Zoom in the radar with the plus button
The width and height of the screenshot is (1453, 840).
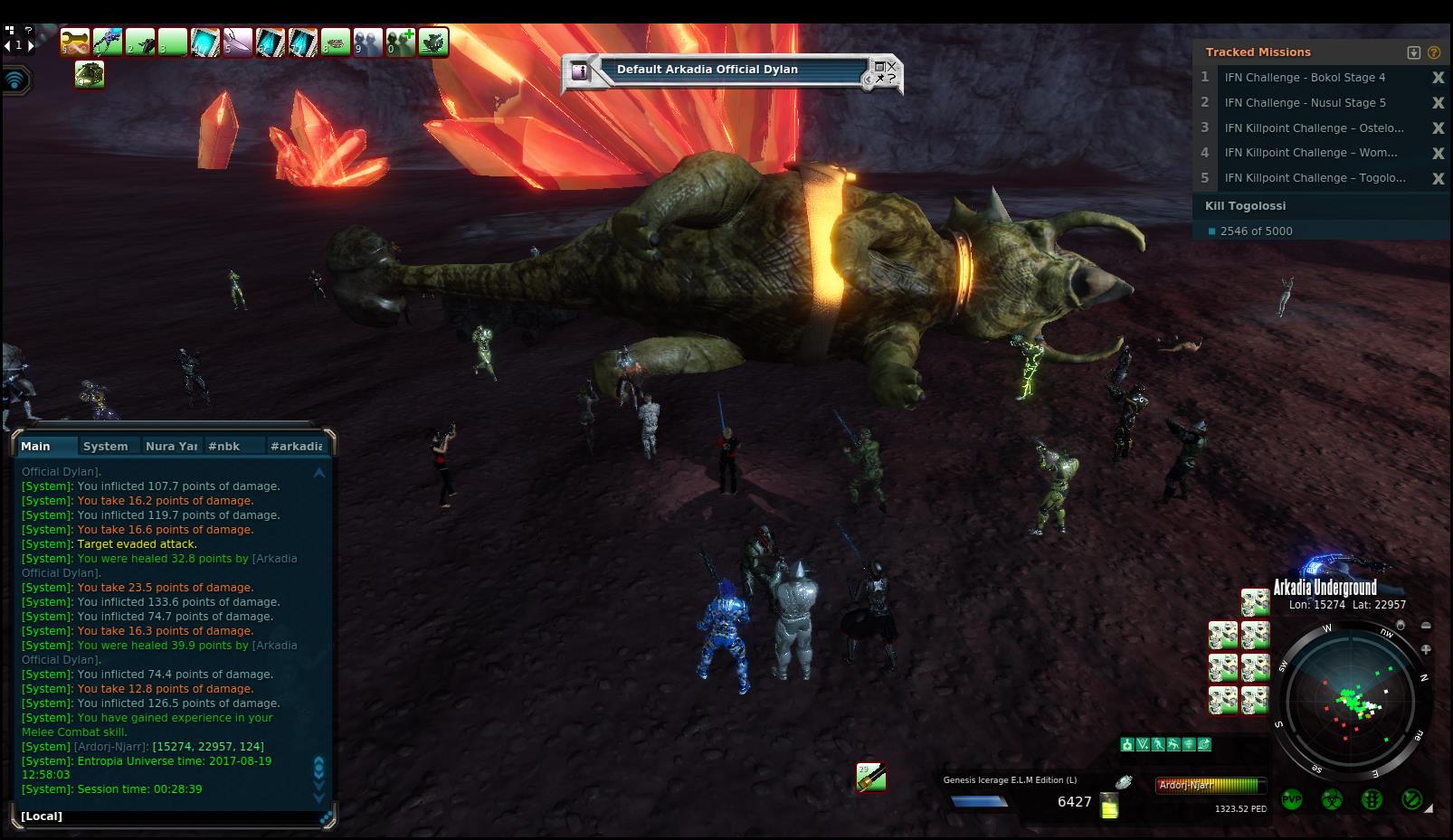click(1426, 649)
